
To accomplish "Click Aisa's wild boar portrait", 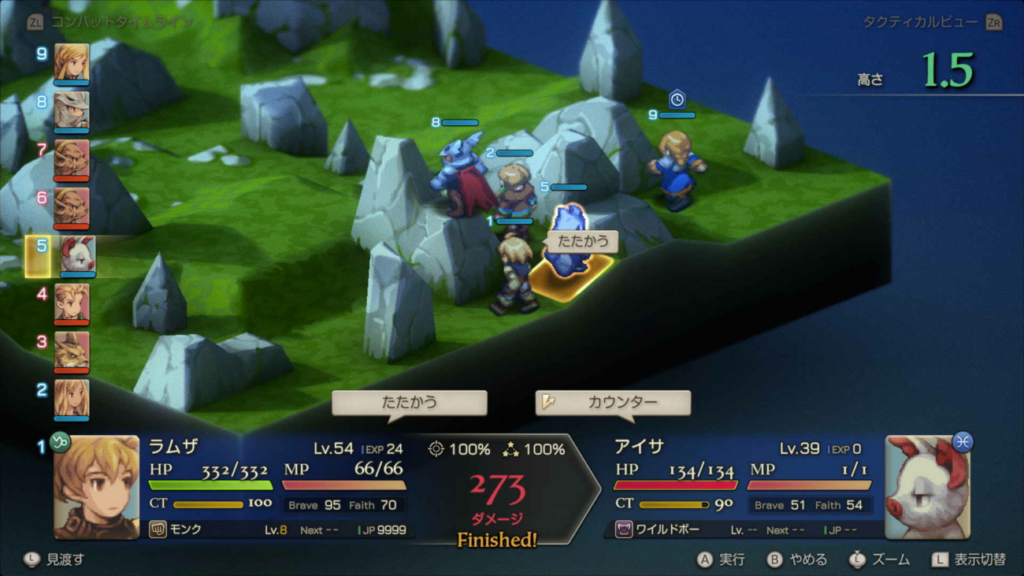I will (x=926, y=487).
